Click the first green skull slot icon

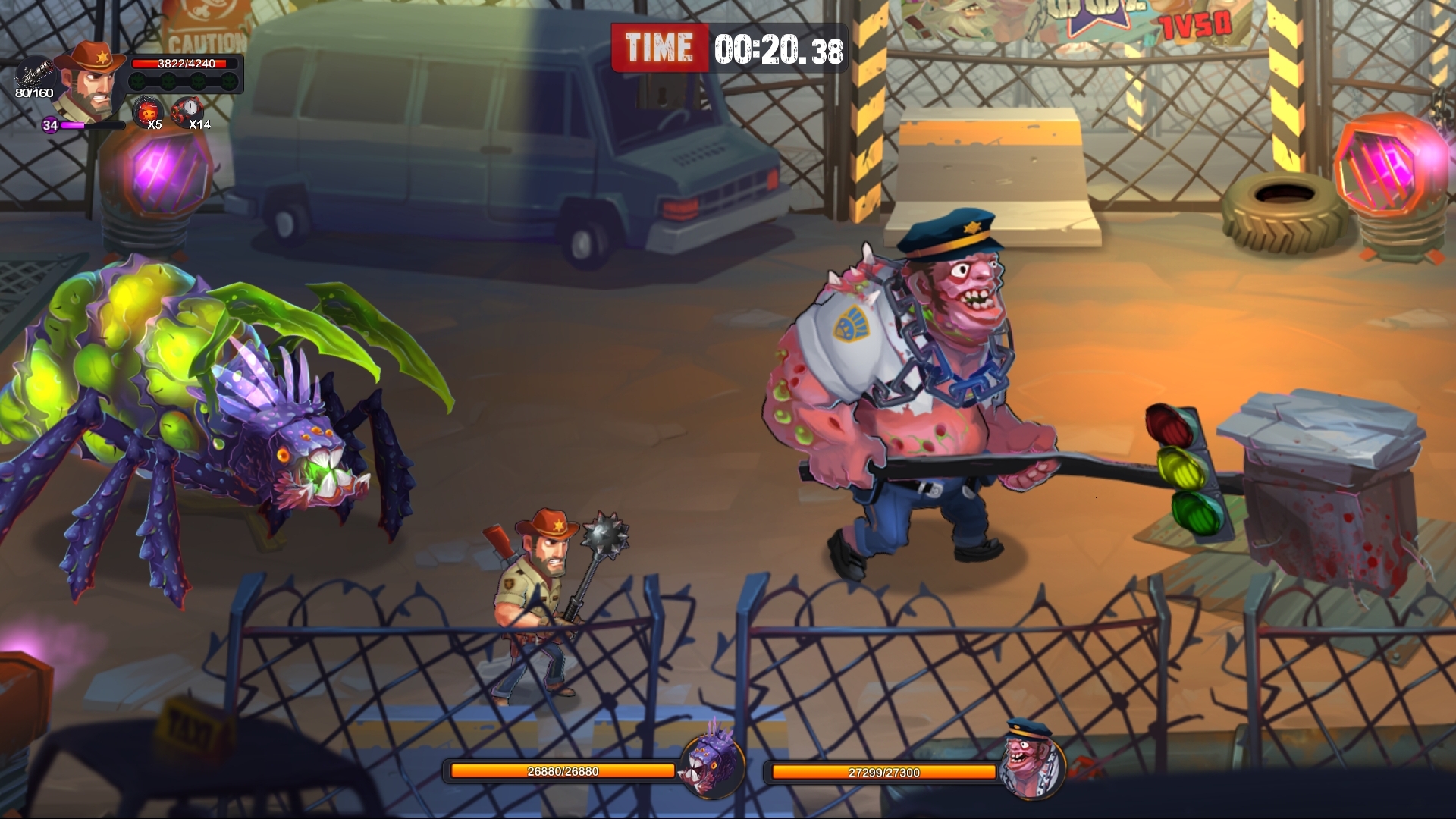tap(136, 81)
